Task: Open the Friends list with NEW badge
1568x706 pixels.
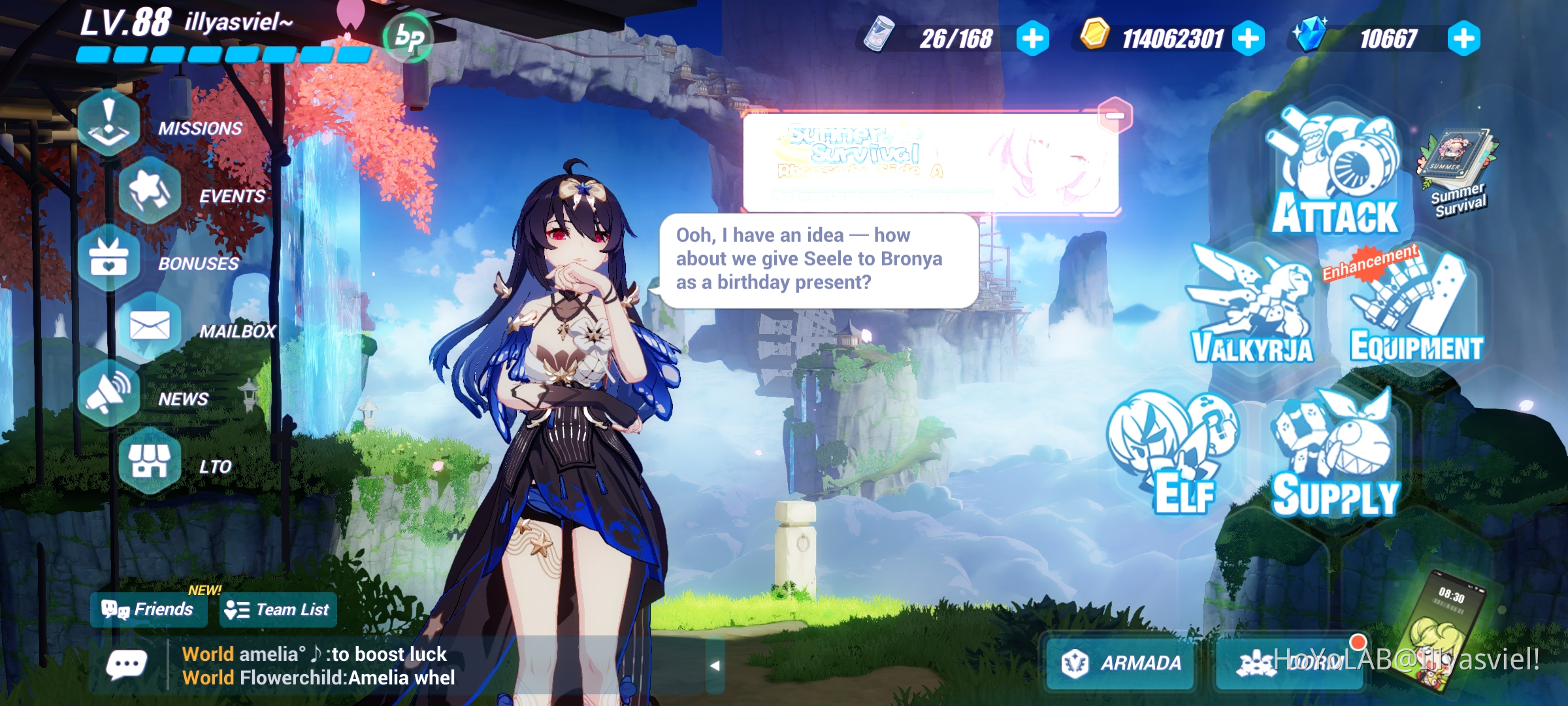Action: tap(149, 609)
